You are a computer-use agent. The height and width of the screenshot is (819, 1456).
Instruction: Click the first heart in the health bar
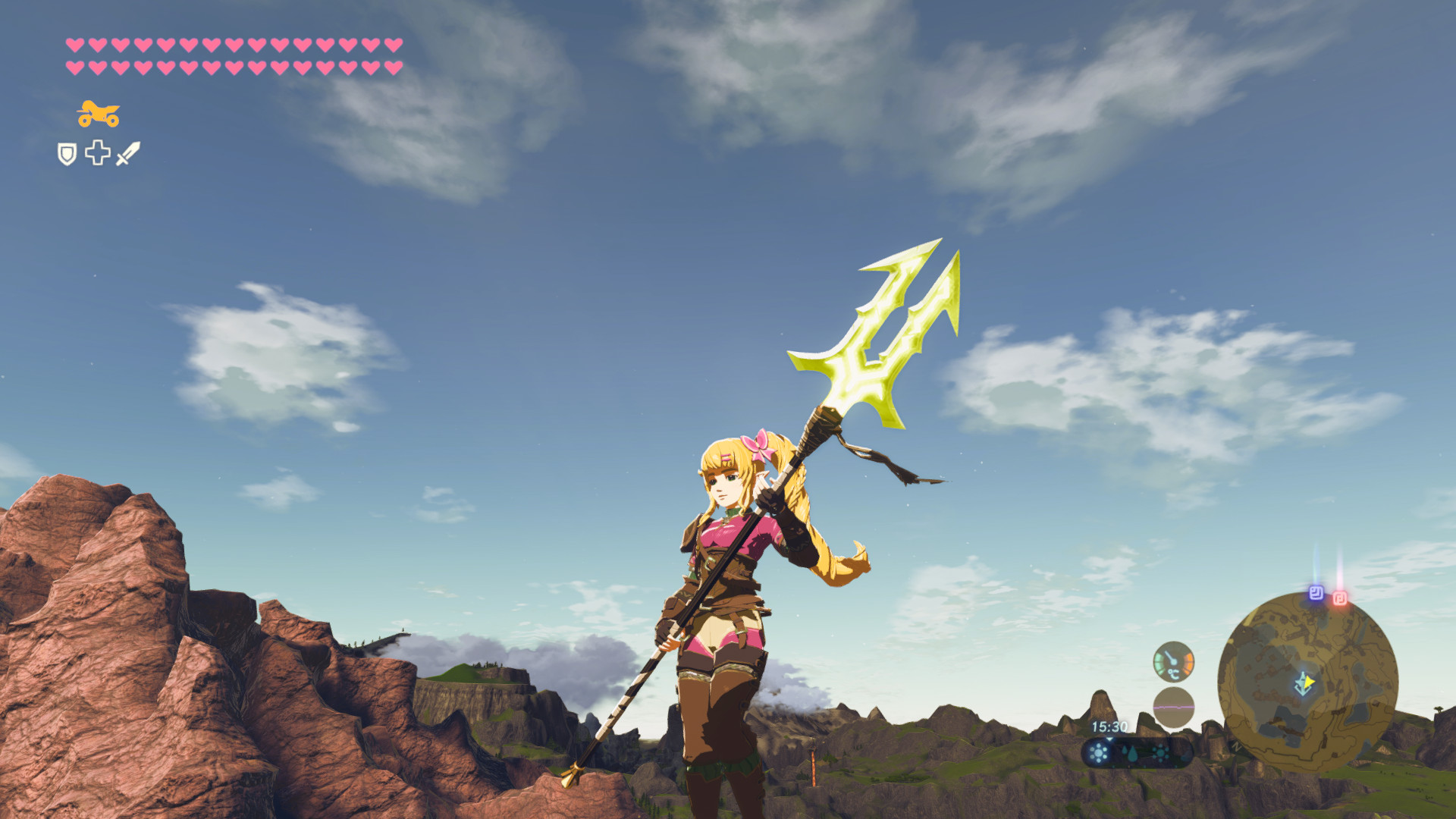[74, 45]
